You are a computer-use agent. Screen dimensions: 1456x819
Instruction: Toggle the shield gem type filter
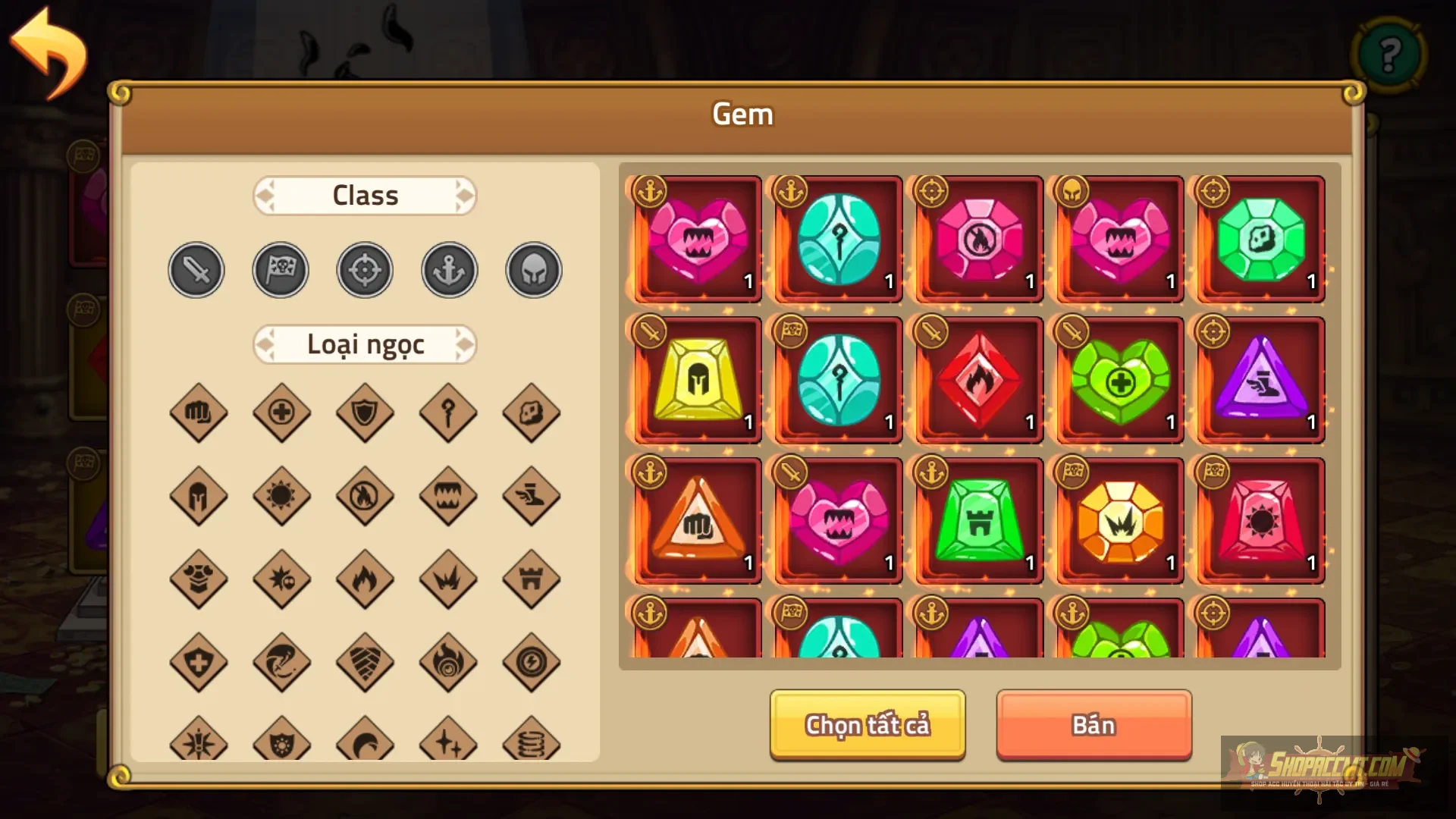[365, 413]
